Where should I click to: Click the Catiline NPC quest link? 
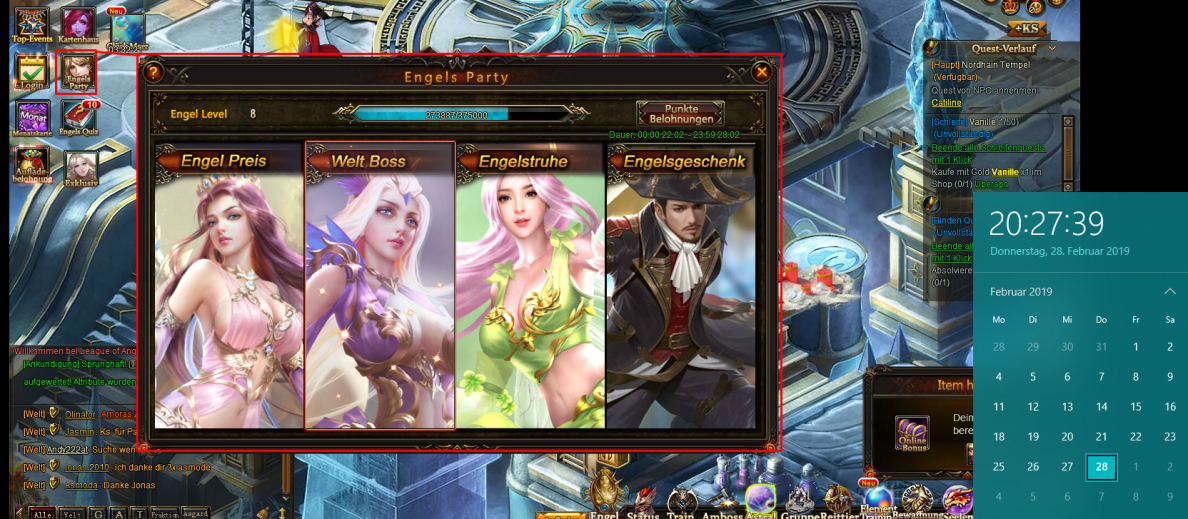pos(946,102)
